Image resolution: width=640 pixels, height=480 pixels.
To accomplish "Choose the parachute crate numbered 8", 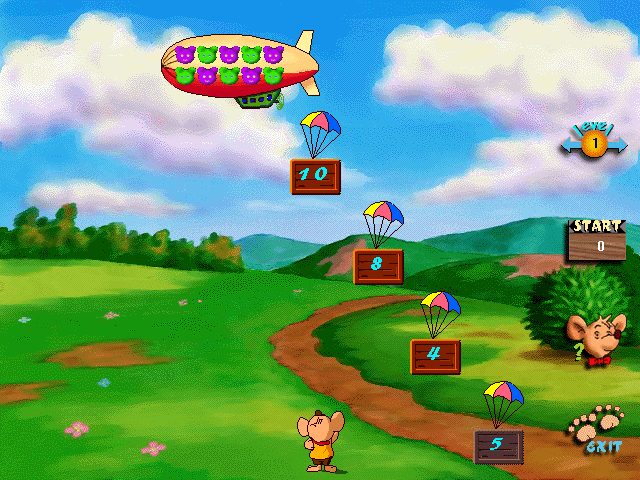I will (378, 266).
